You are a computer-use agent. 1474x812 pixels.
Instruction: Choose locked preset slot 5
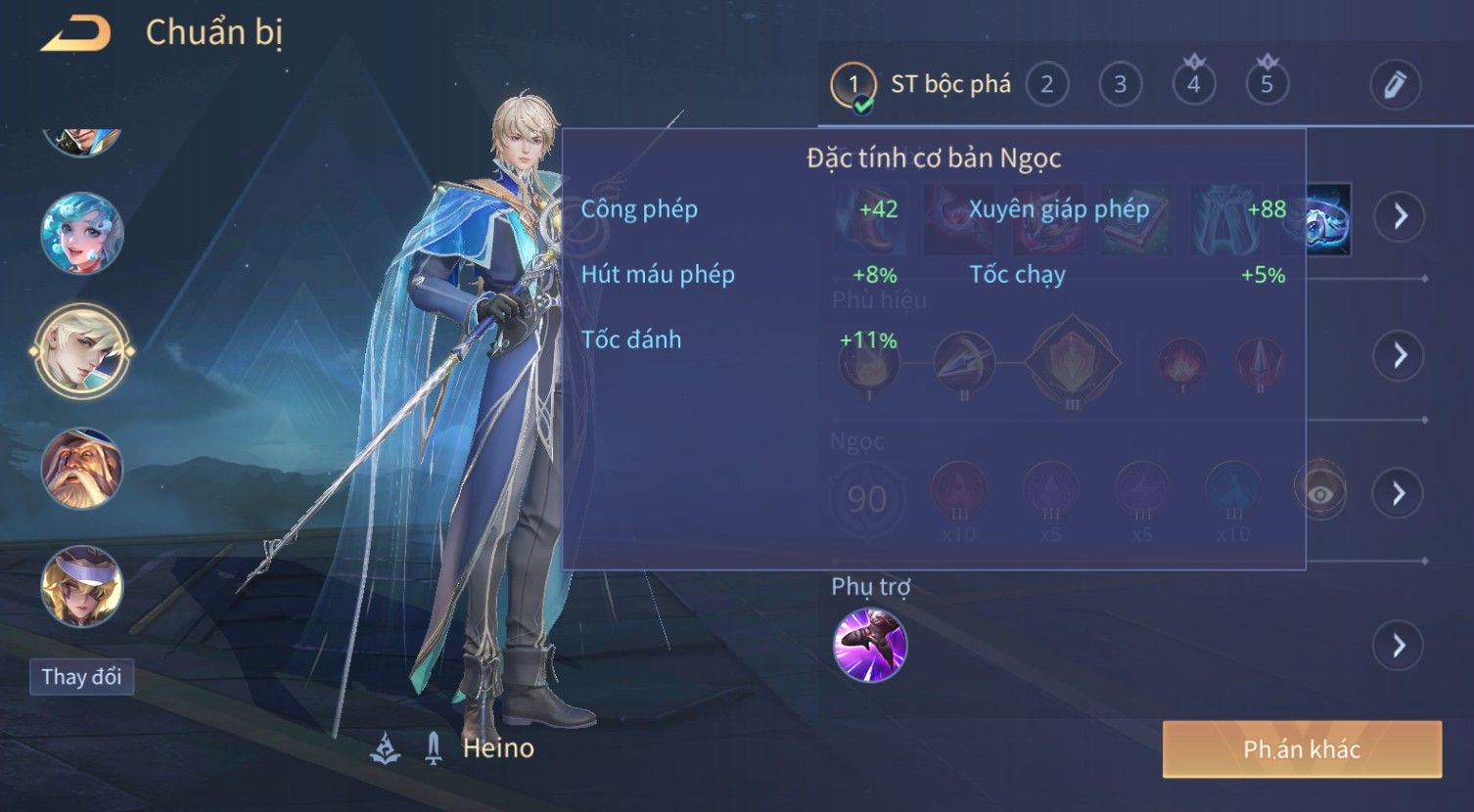click(x=1267, y=85)
